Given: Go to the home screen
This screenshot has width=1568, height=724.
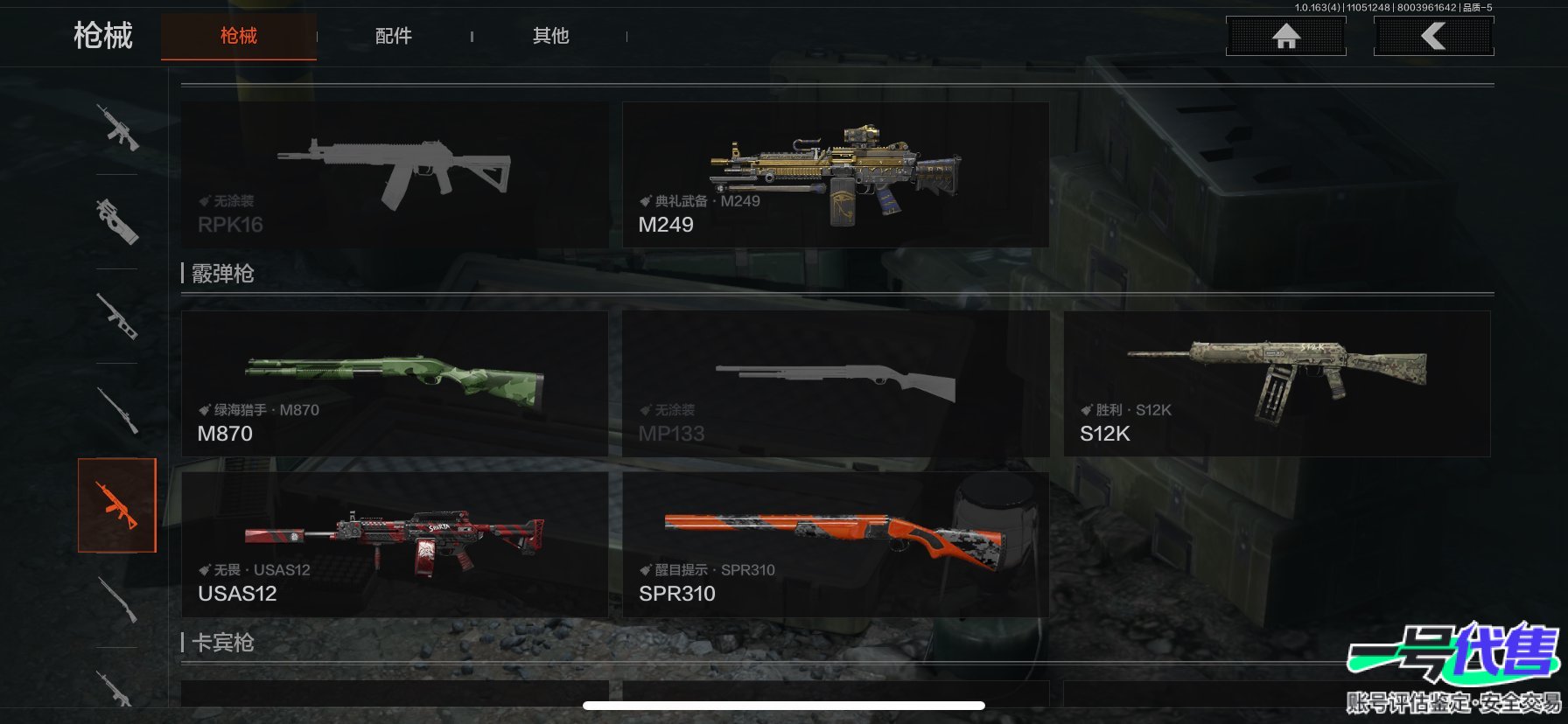Looking at the screenshot, I should (1285, 36).
